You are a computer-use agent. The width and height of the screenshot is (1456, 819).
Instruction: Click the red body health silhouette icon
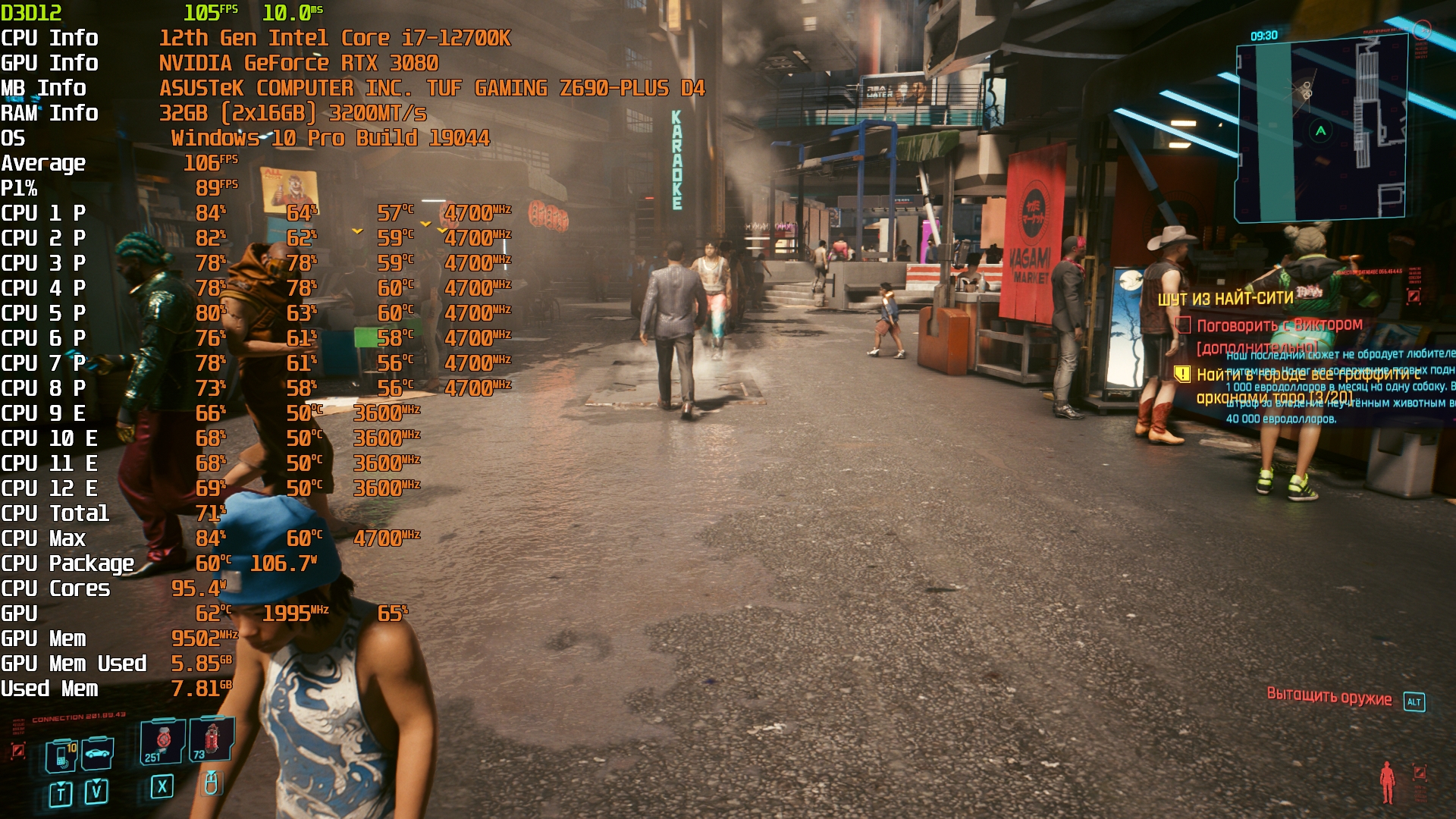click(x=1387, y=781)
